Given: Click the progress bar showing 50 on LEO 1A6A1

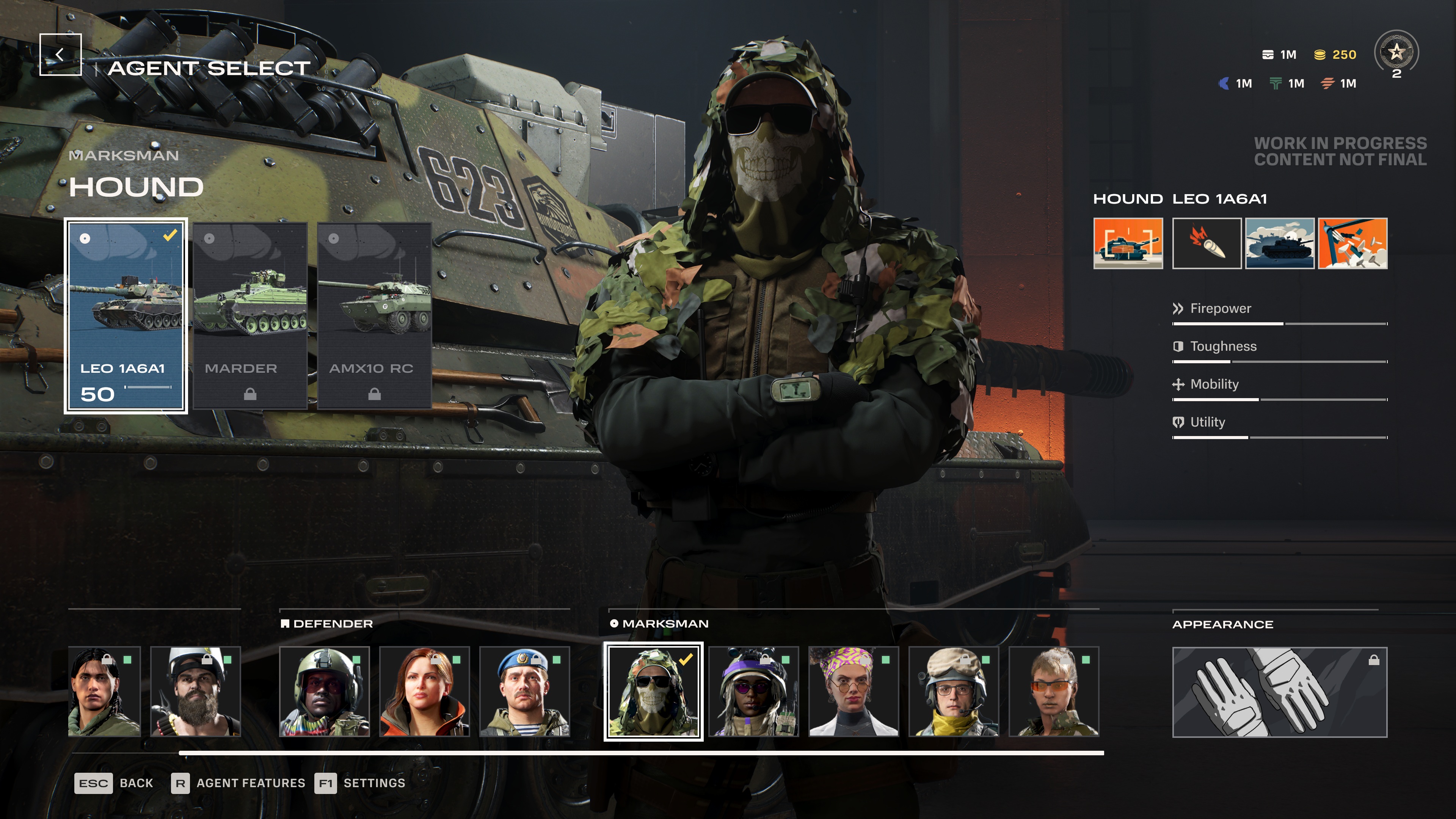Looking at the screenshot, I should (x=149, y=387).
